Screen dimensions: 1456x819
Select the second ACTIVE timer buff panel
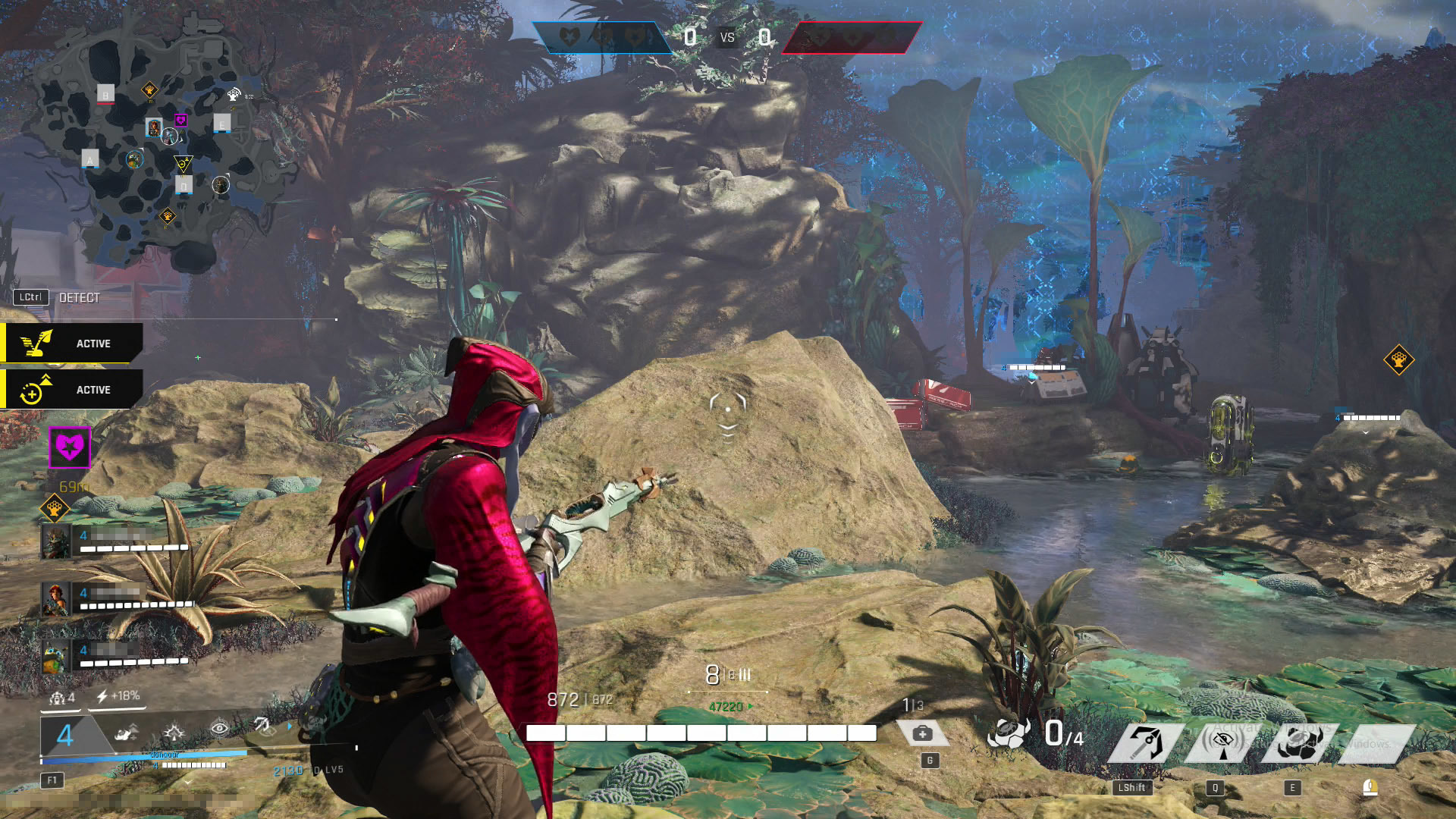coord(72,390)
